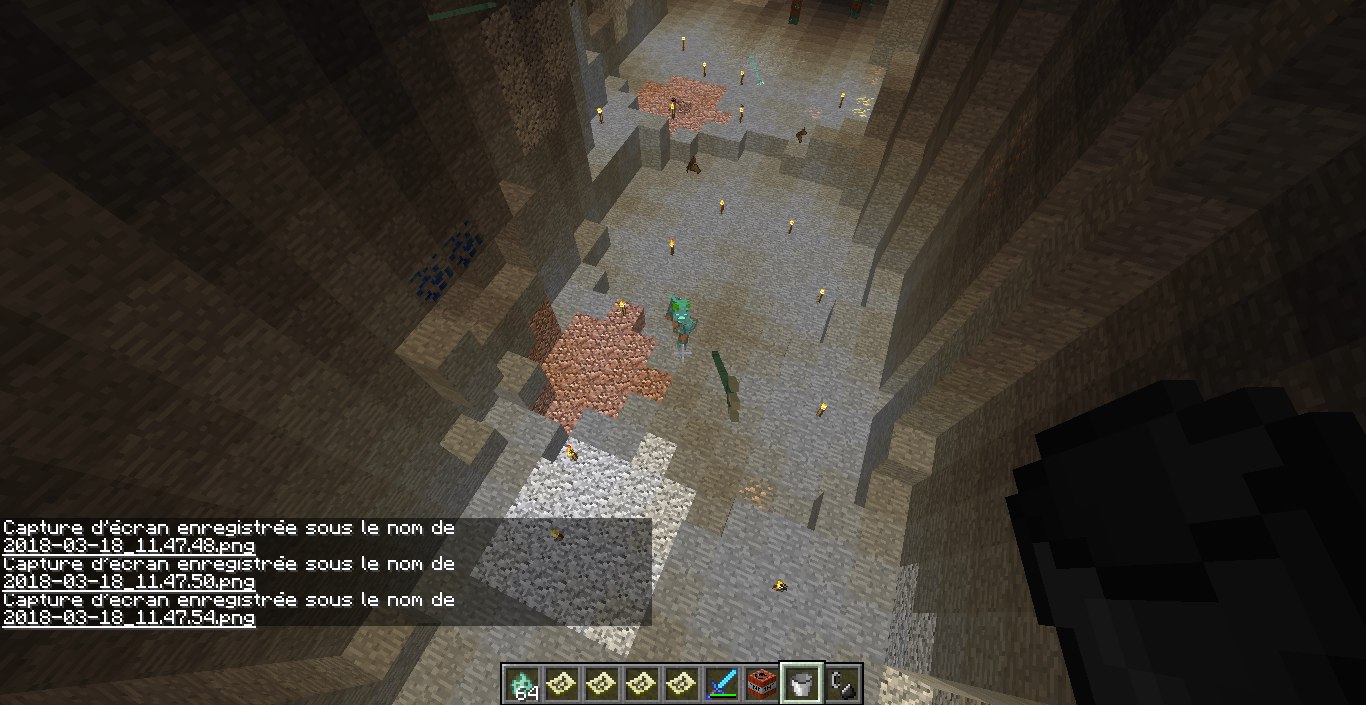
Task: Pick the flint and steel slot
Action: click(842, 683)
